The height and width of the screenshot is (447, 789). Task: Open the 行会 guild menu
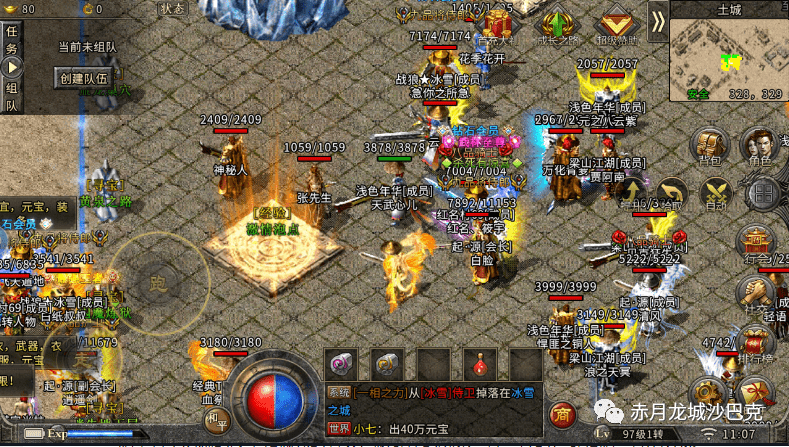[x=753, y=243]
